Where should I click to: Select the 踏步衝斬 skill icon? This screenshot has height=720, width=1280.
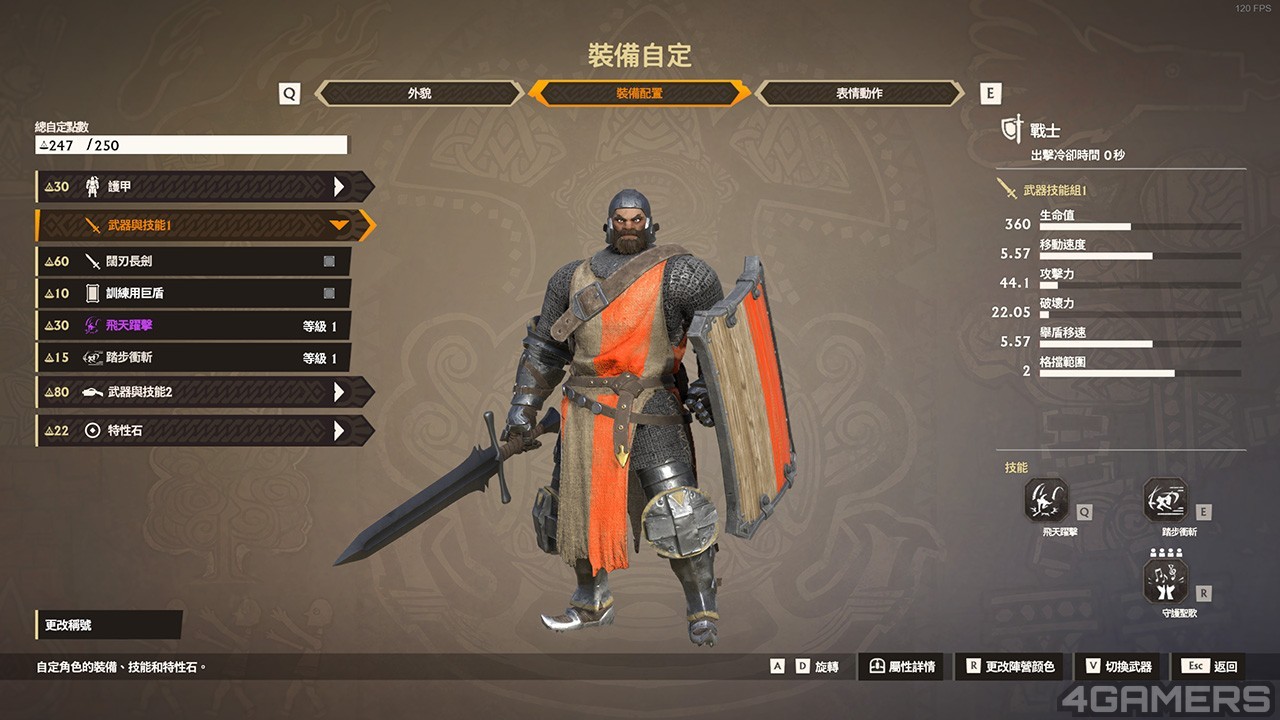pos(1166,500)
